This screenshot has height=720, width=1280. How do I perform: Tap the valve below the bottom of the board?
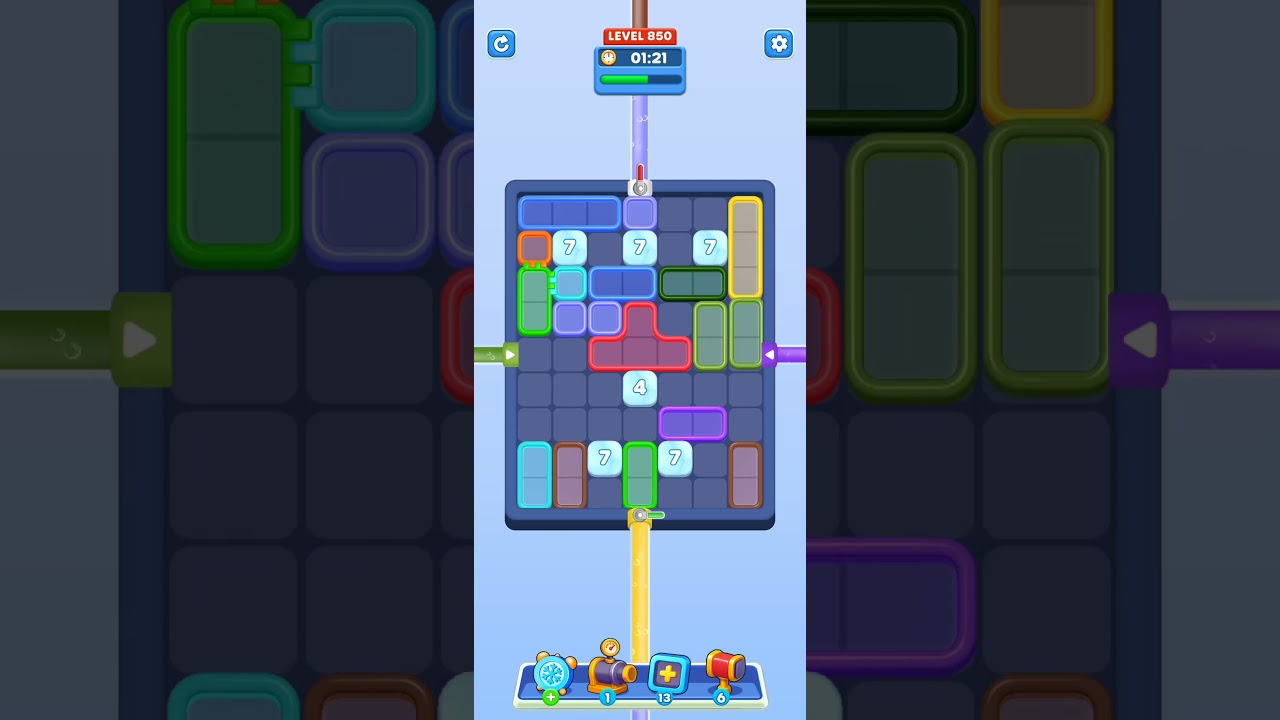coord(641,516)
